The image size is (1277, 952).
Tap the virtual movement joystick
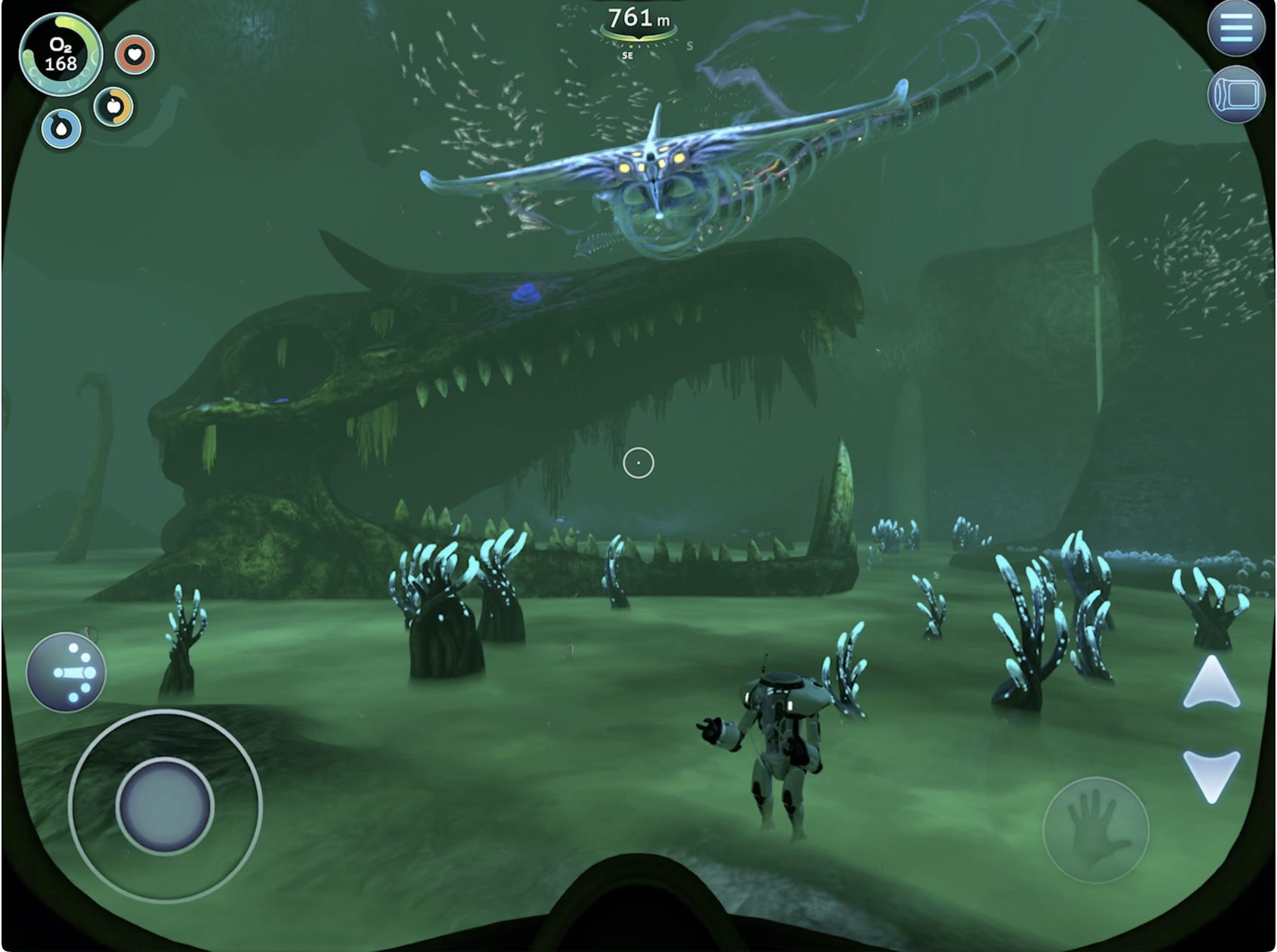point(165,806)
